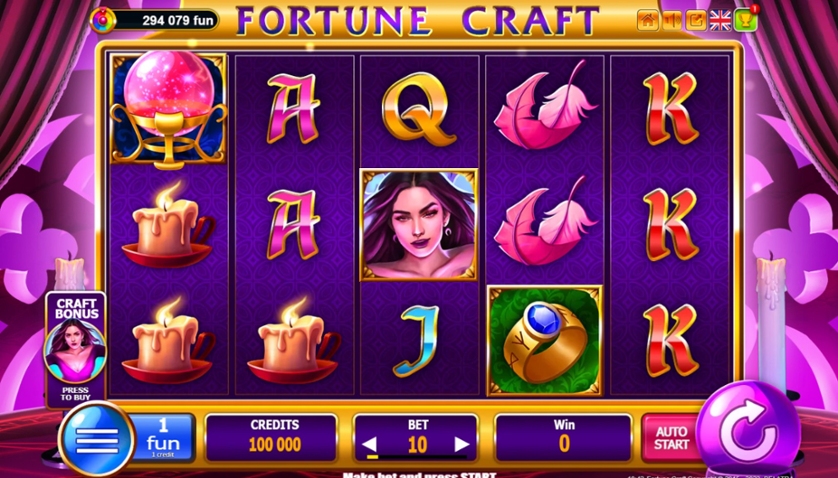Change language via the UK flag
The width and height of the screenshot is (838, 478).
point(720,20)
